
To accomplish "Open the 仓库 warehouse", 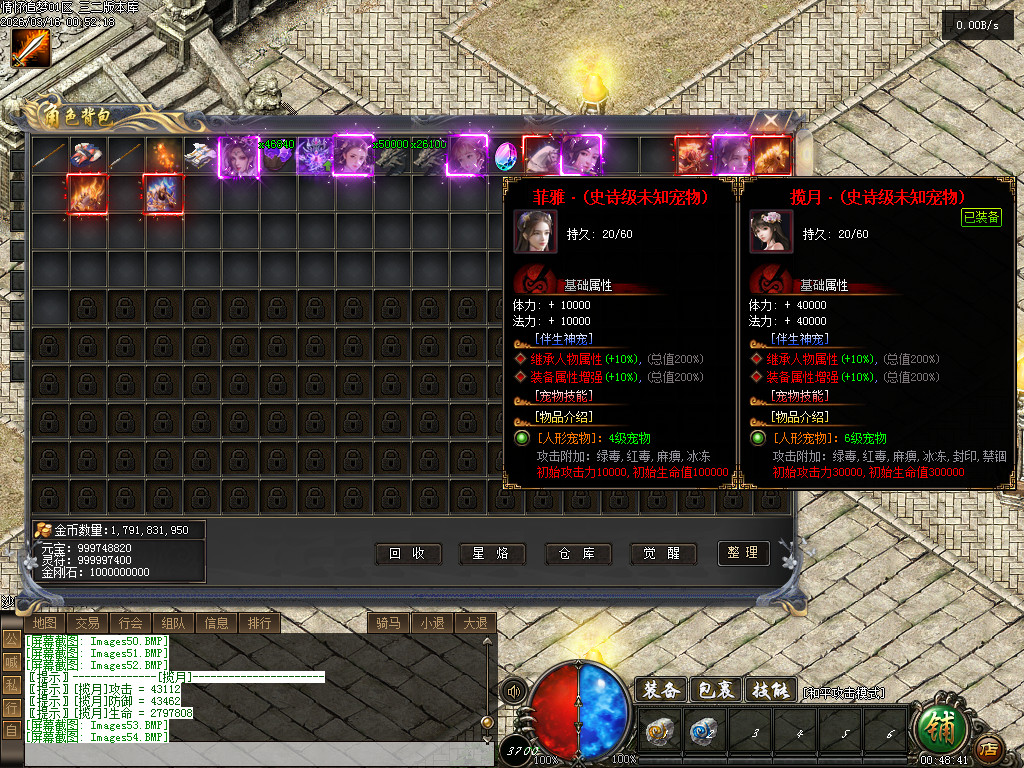I will (x=578, y=553).
